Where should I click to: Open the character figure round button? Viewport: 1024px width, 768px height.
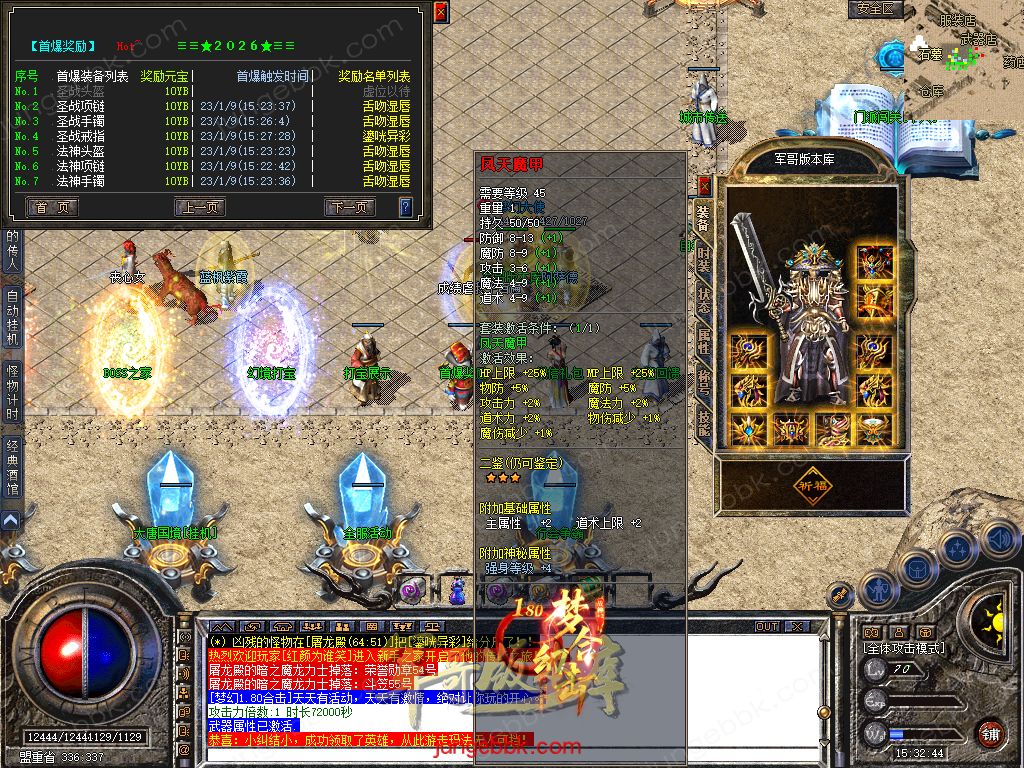877,588
